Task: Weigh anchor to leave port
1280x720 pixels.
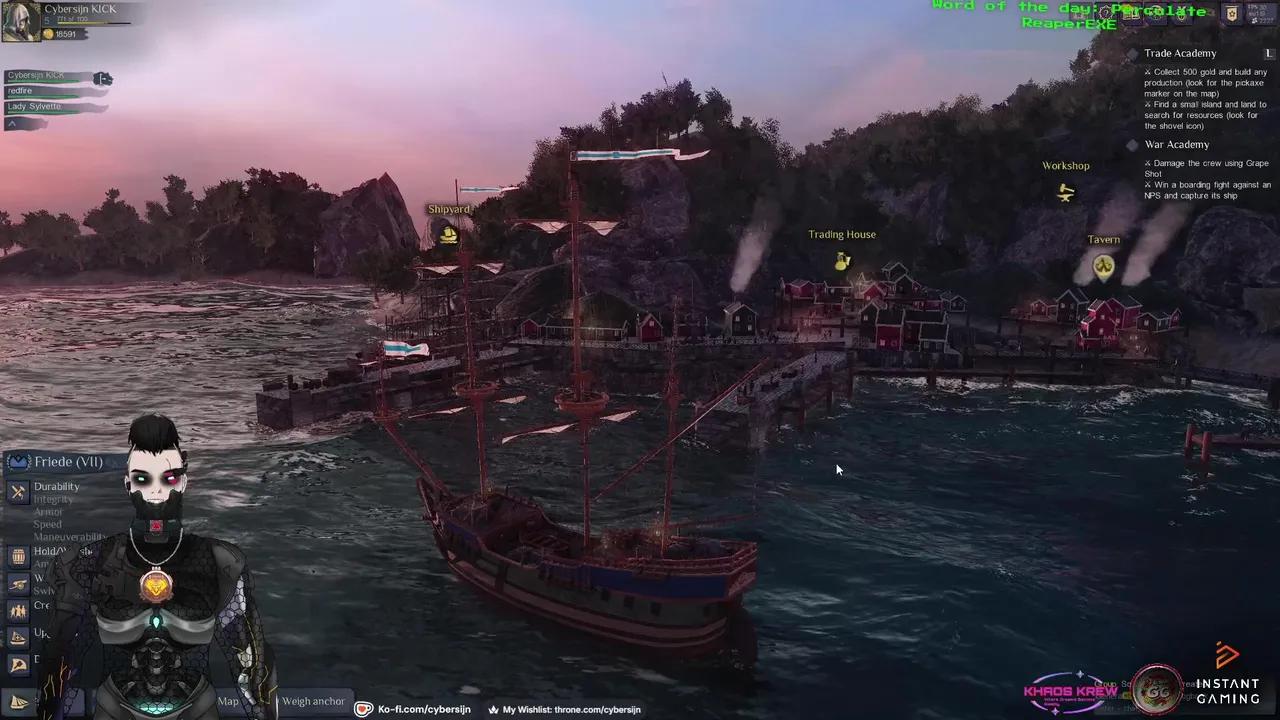Action: 313,701
